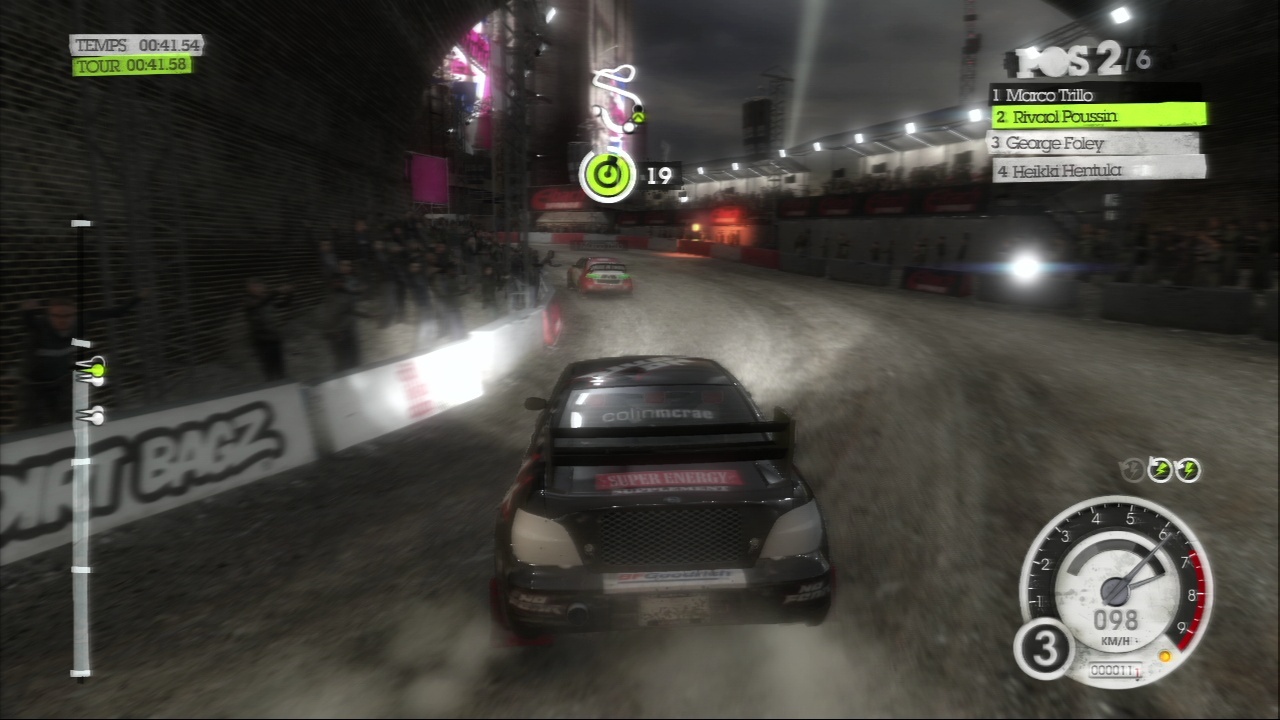1280x720 pixels.
Task: Select Marco Trillo in the standings list
Action: [1094, 95]
